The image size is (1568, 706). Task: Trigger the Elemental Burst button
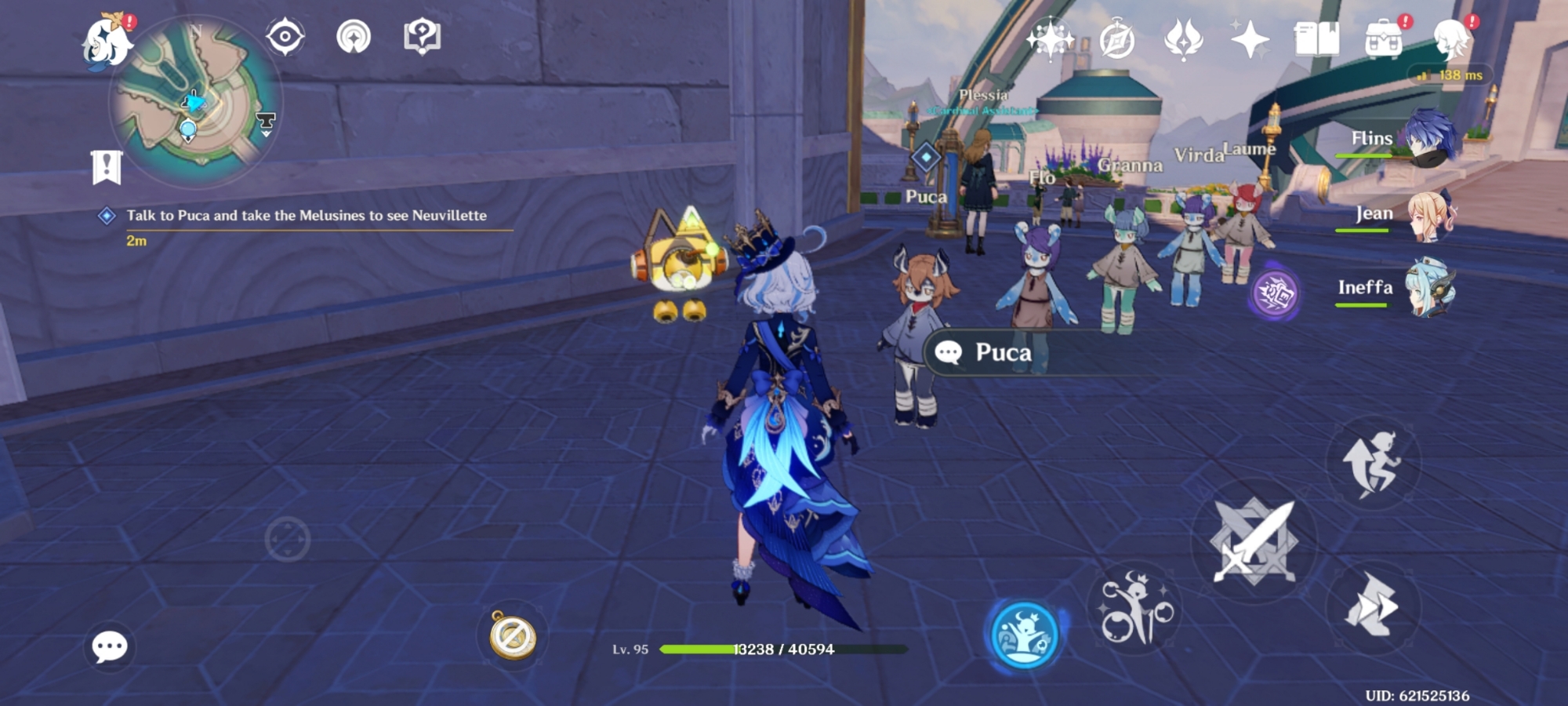(1134, 610)
